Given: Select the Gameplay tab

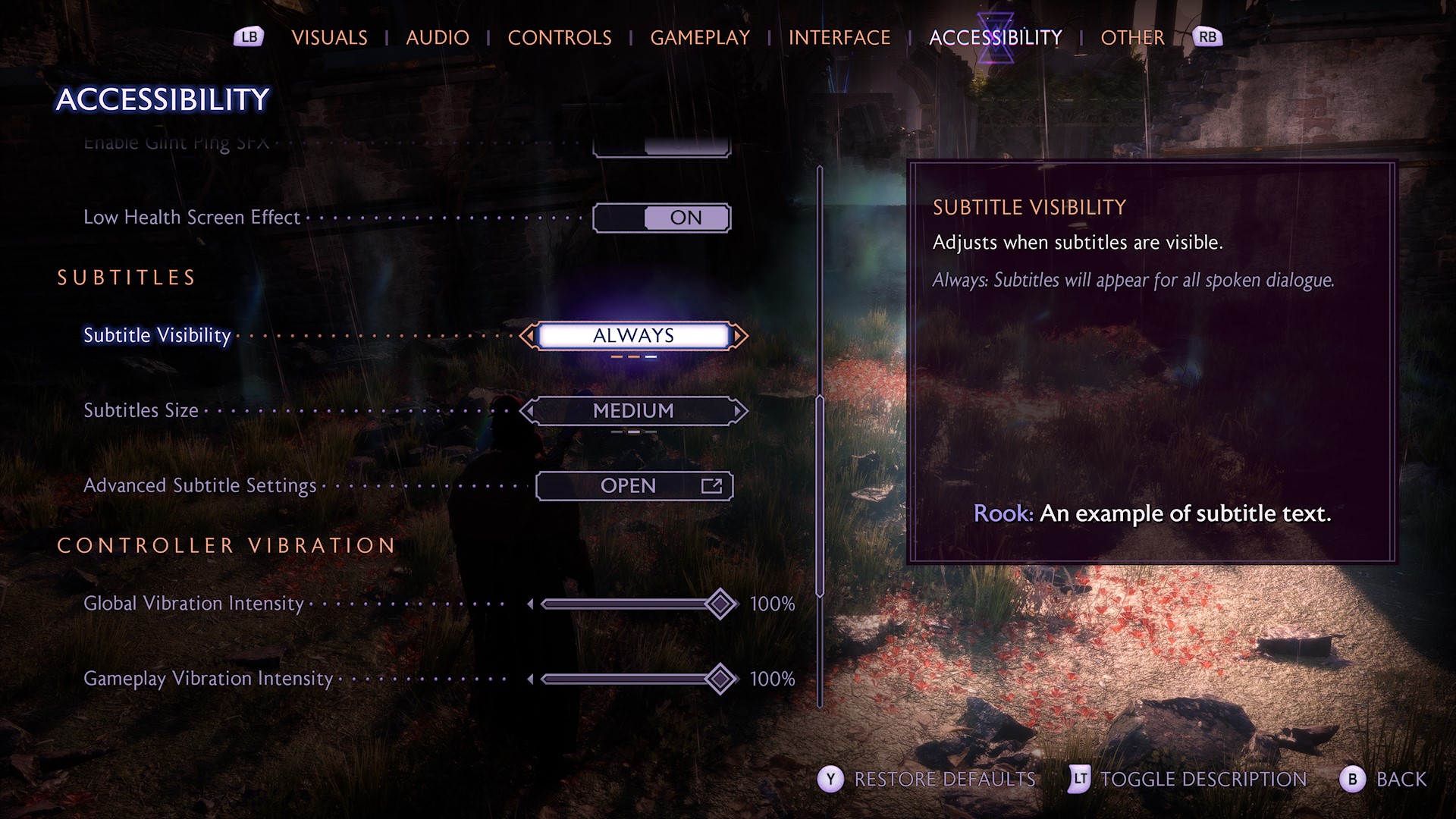Looking at the screenshot, I should (700, 37).
